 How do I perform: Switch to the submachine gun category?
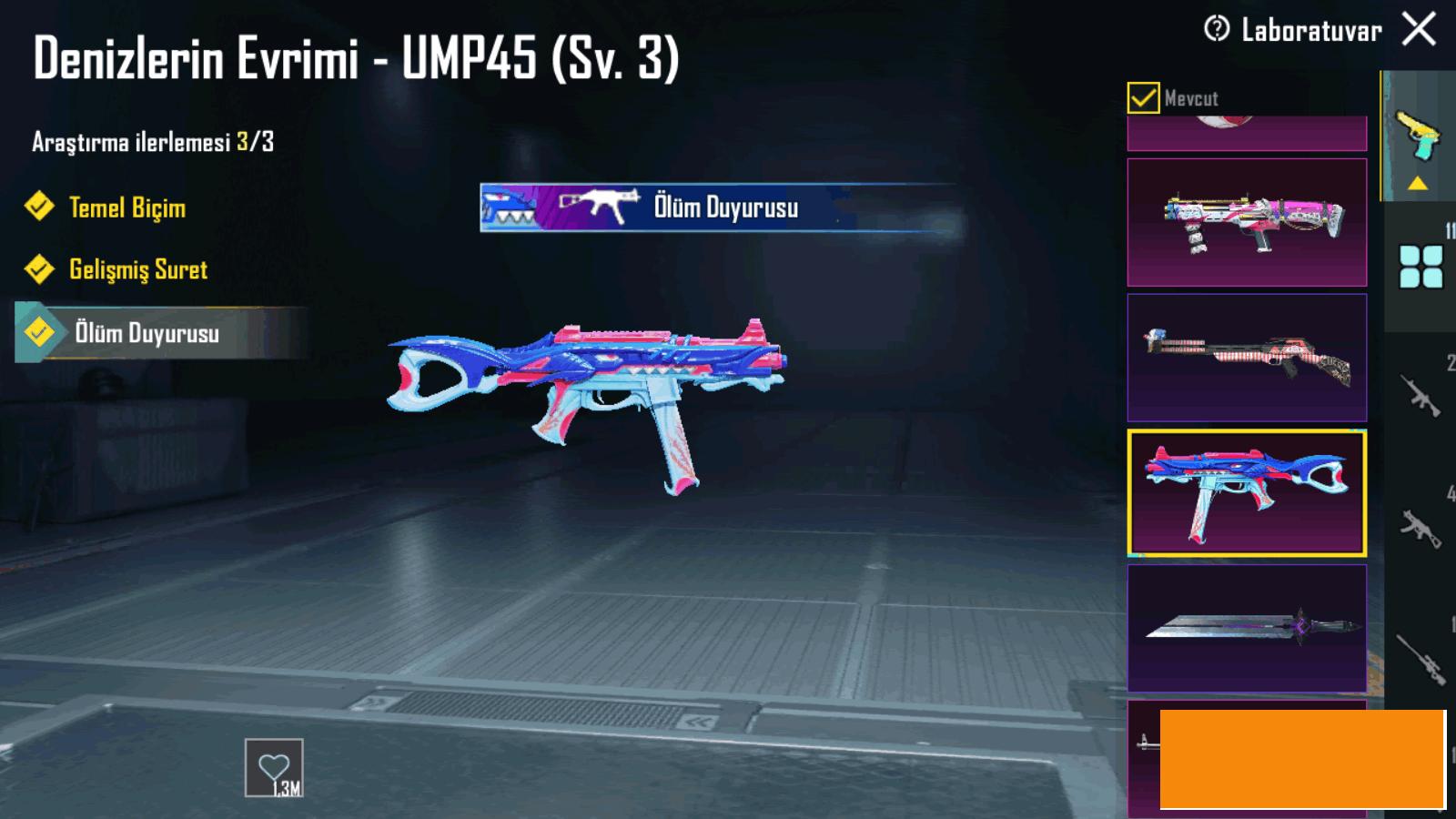click(x=1421, y=528)
